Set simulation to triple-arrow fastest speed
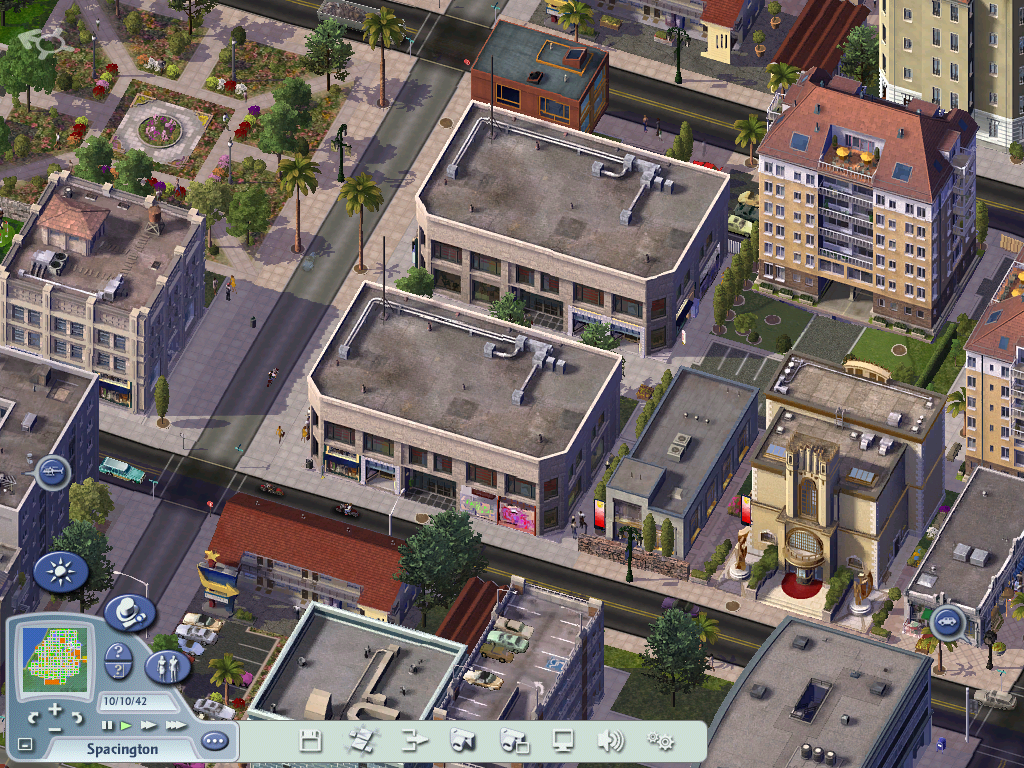The width and height of the screenshot is (1024, 768). coord(175,725)
